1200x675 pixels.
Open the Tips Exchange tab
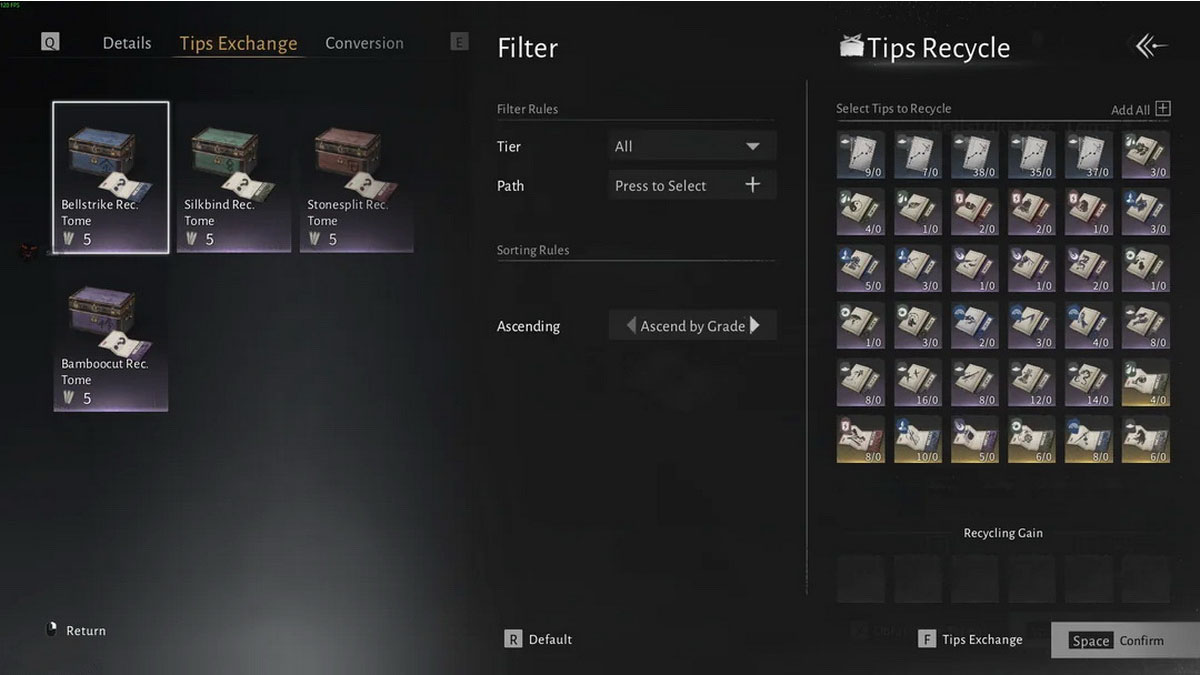click(x=238, y=43)
